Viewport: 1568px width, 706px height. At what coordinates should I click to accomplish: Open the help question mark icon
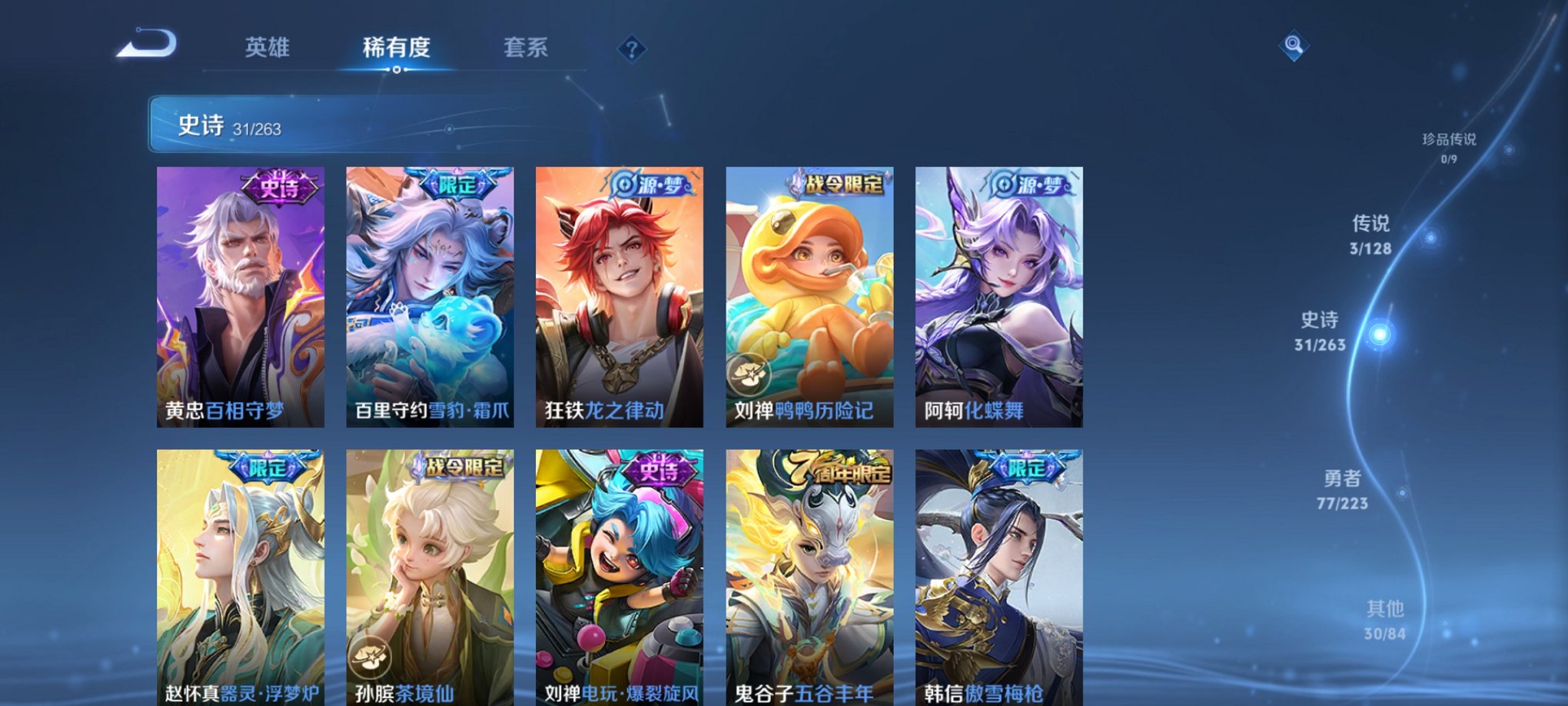click(631, 50)
